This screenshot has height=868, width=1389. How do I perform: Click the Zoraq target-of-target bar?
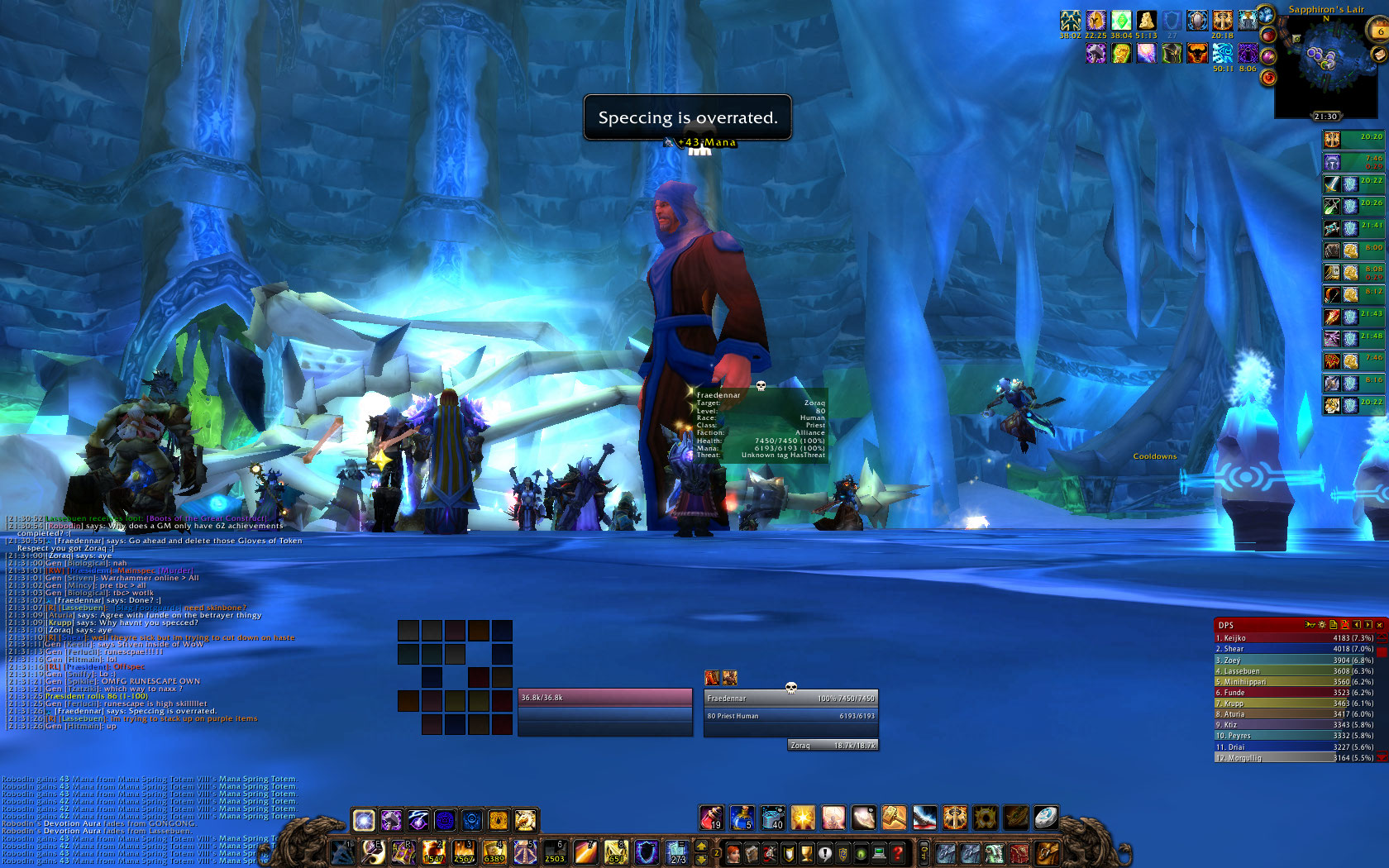point(833,745)
